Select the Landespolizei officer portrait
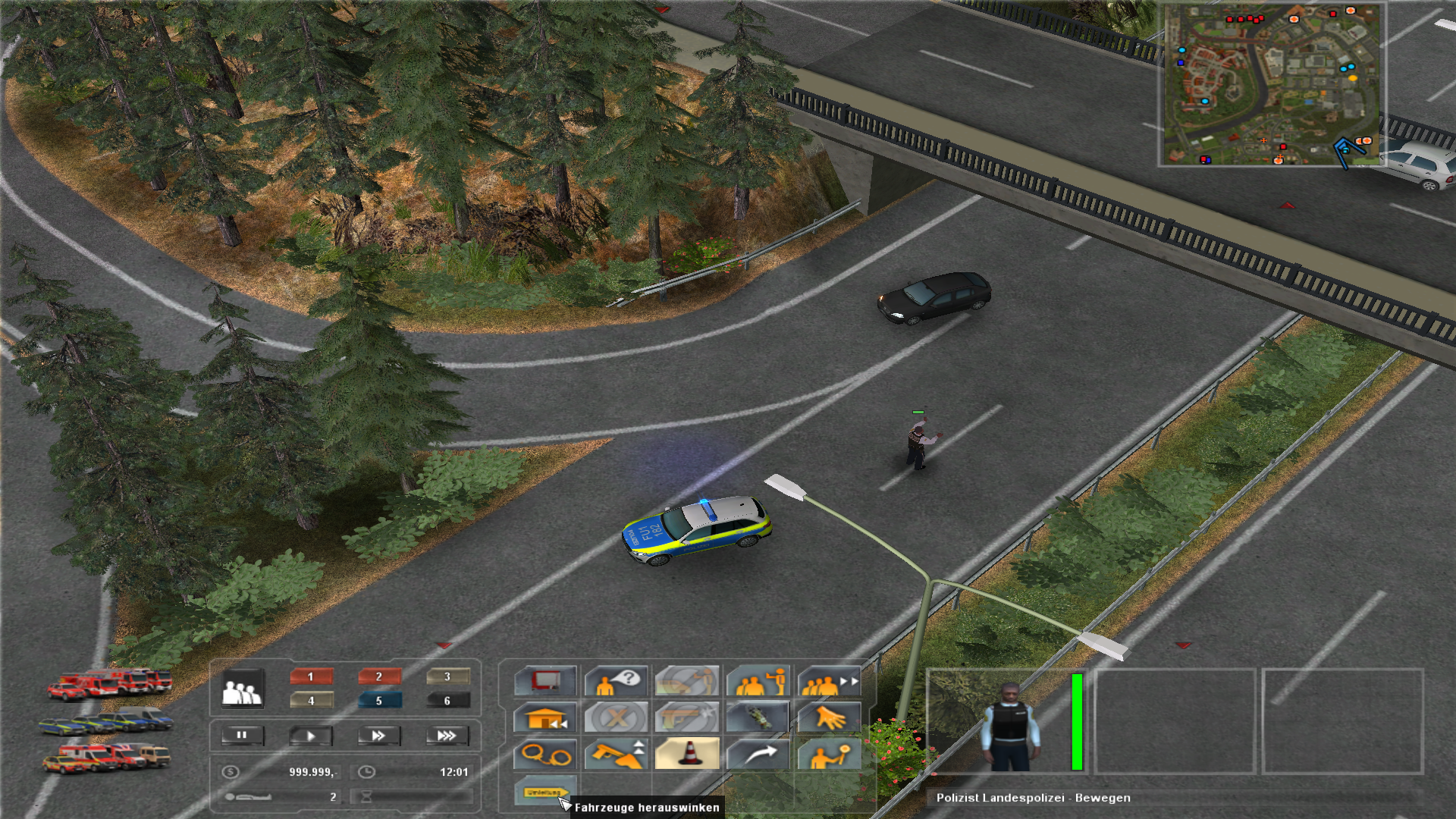 pyautogui.click(x=1007, y=722)
